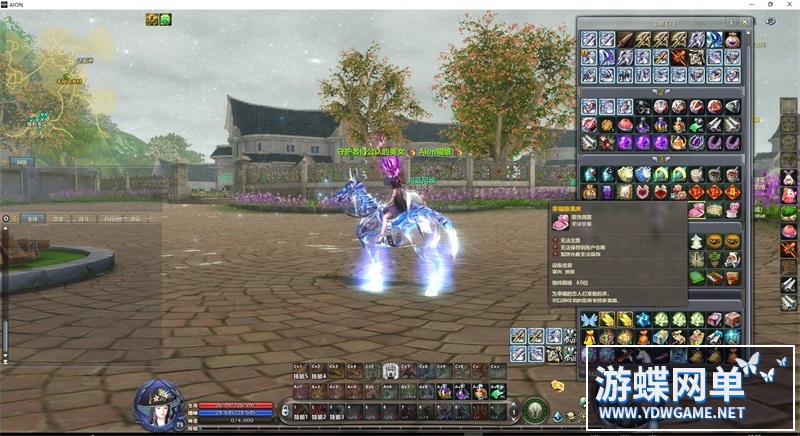Screen dimensions: 800x436
Task: Close the AION game window
Action: point(789,5)
